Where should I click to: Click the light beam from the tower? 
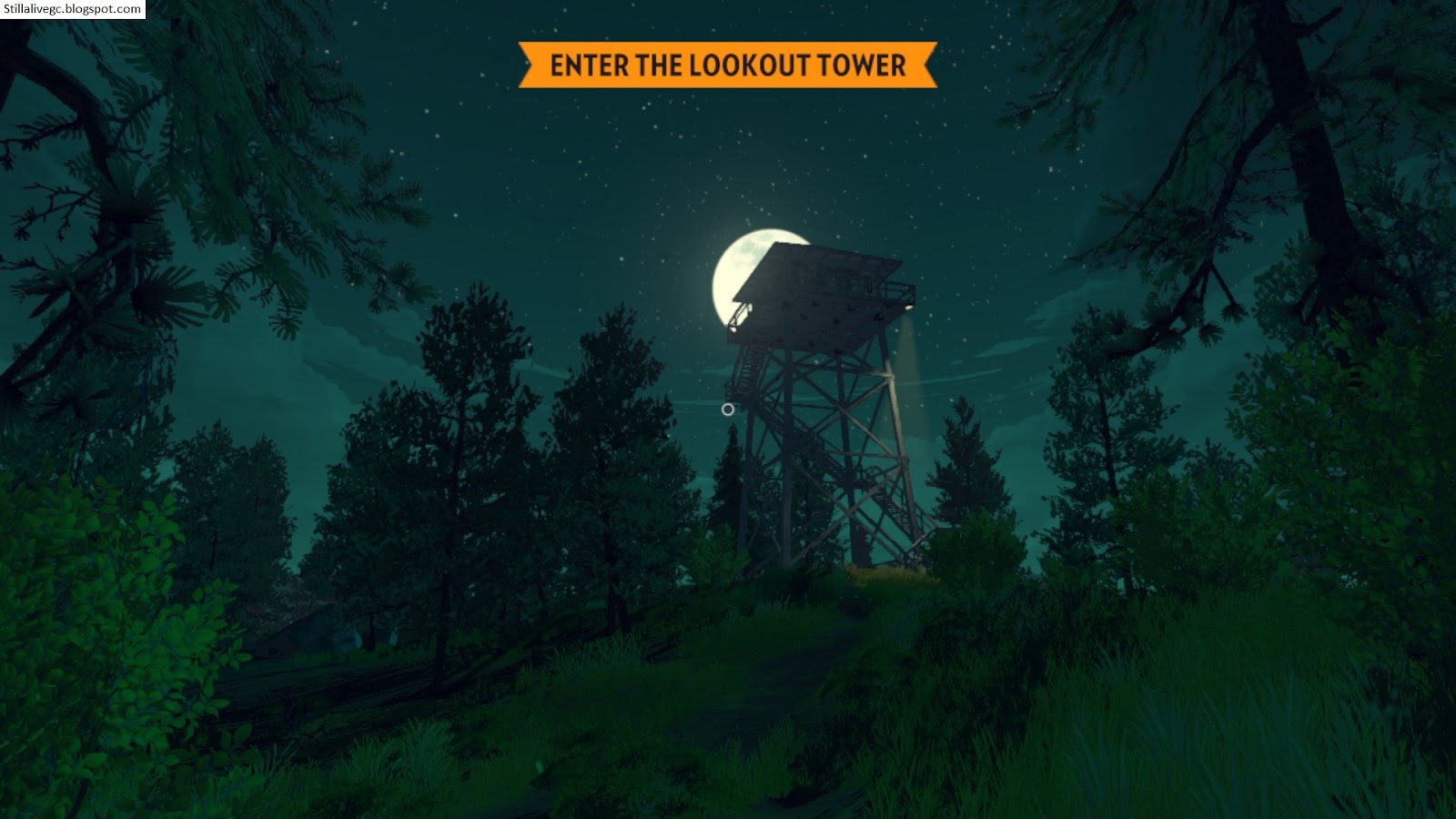click(x=905, y=364)
